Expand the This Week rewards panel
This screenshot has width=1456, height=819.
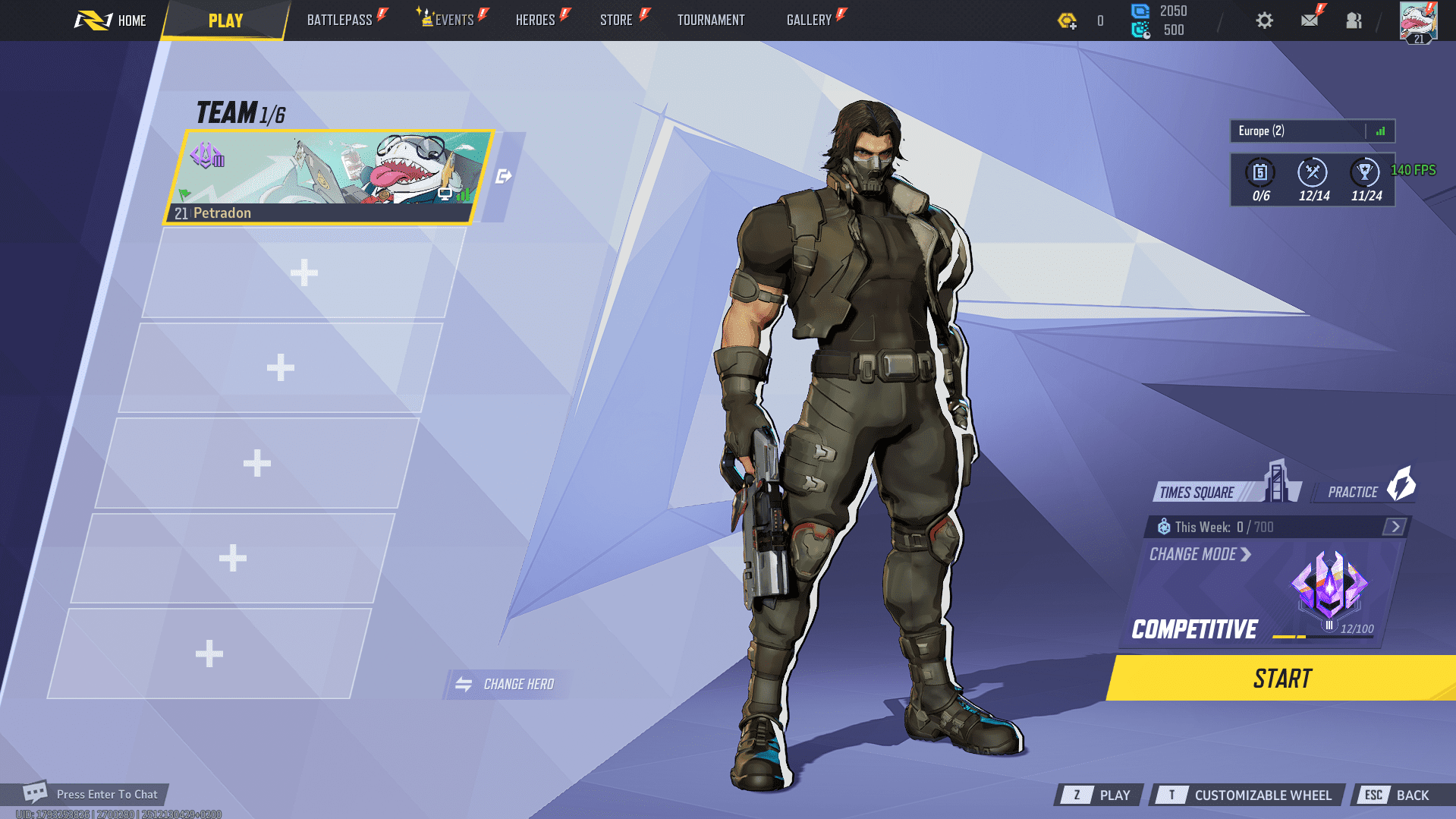point(1395,526)
